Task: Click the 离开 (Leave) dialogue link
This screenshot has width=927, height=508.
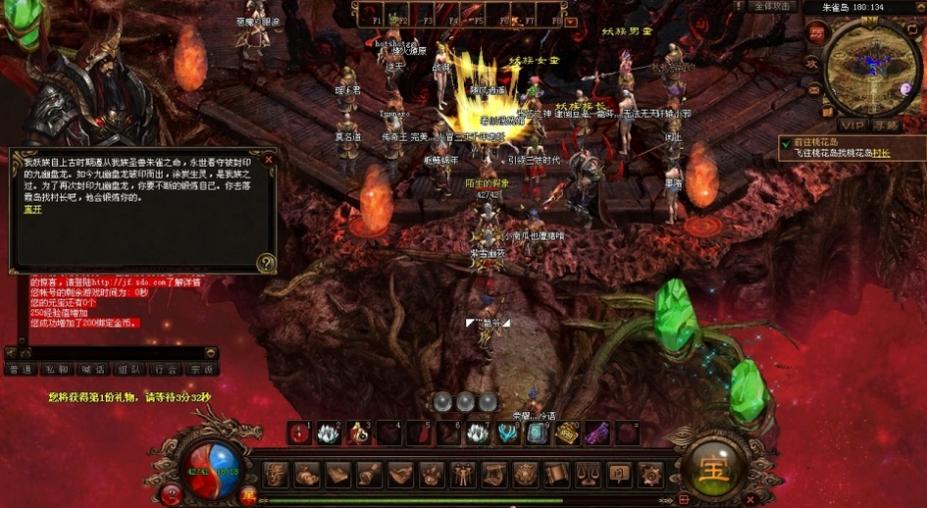Action: pyautogui.click(x=33, y=210)
